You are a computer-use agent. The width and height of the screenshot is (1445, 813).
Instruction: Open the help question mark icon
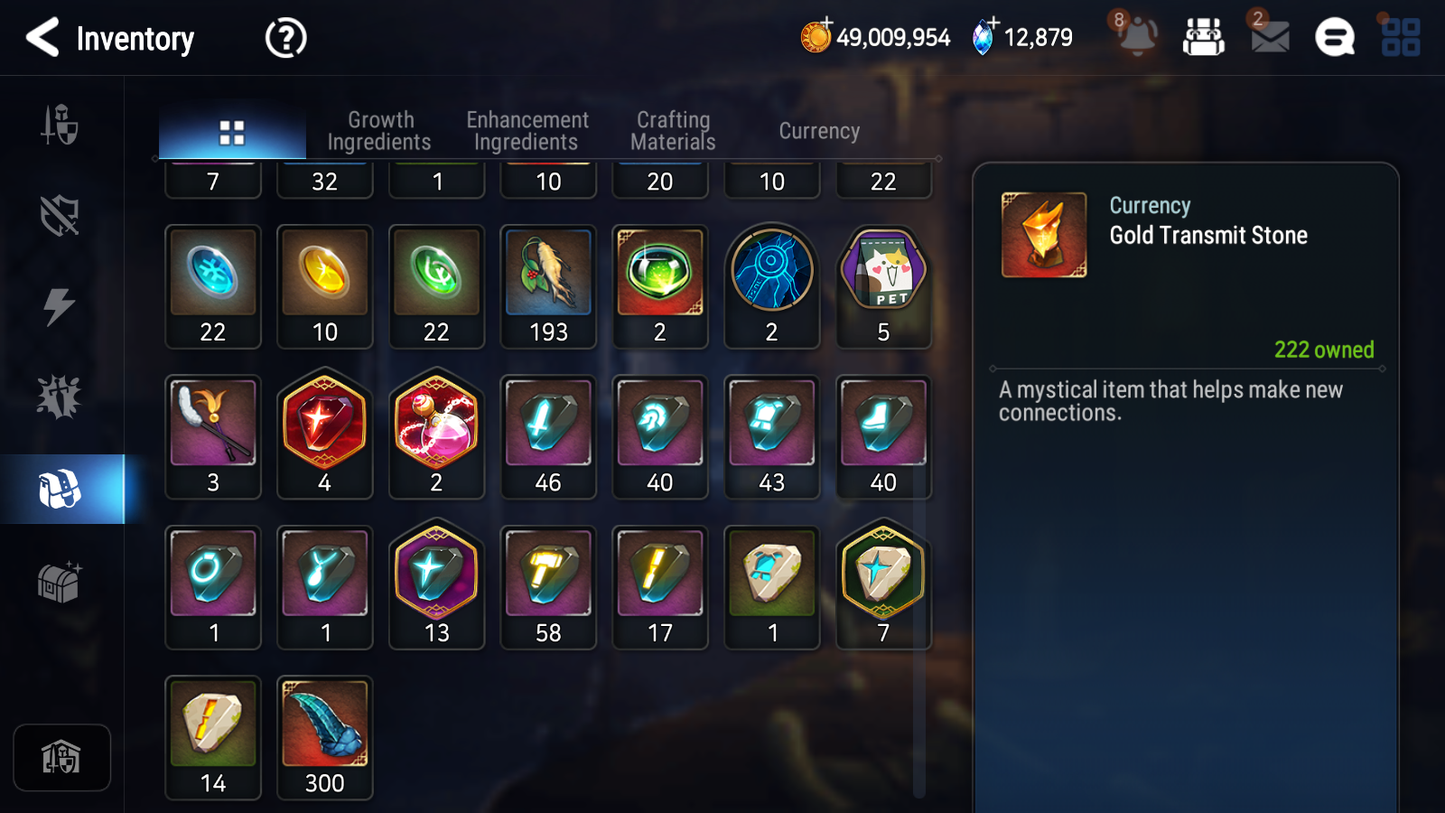click(x=285, y=38)
